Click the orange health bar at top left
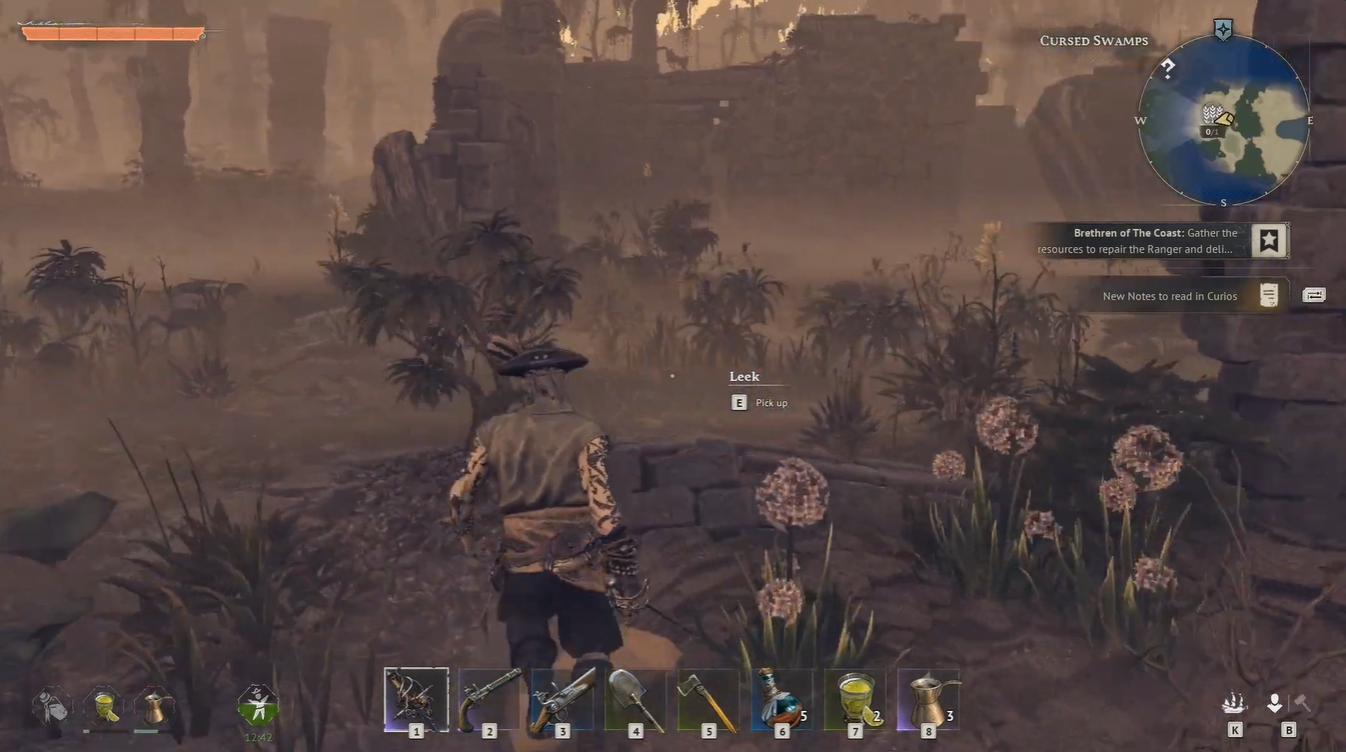Viewport: 1346px width, 752px height. (115, 31)
